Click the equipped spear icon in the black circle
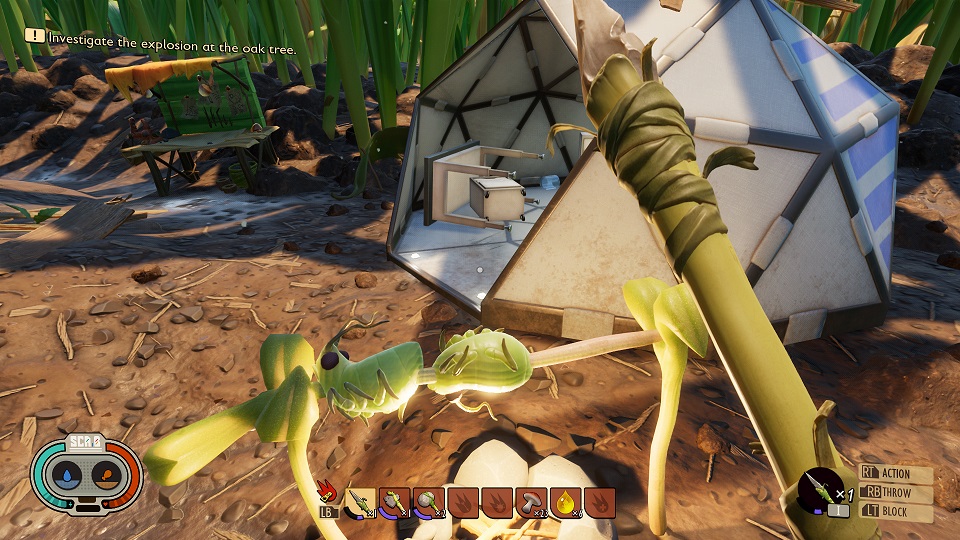The height and width of the screenshot is (540, 960). 821,491
